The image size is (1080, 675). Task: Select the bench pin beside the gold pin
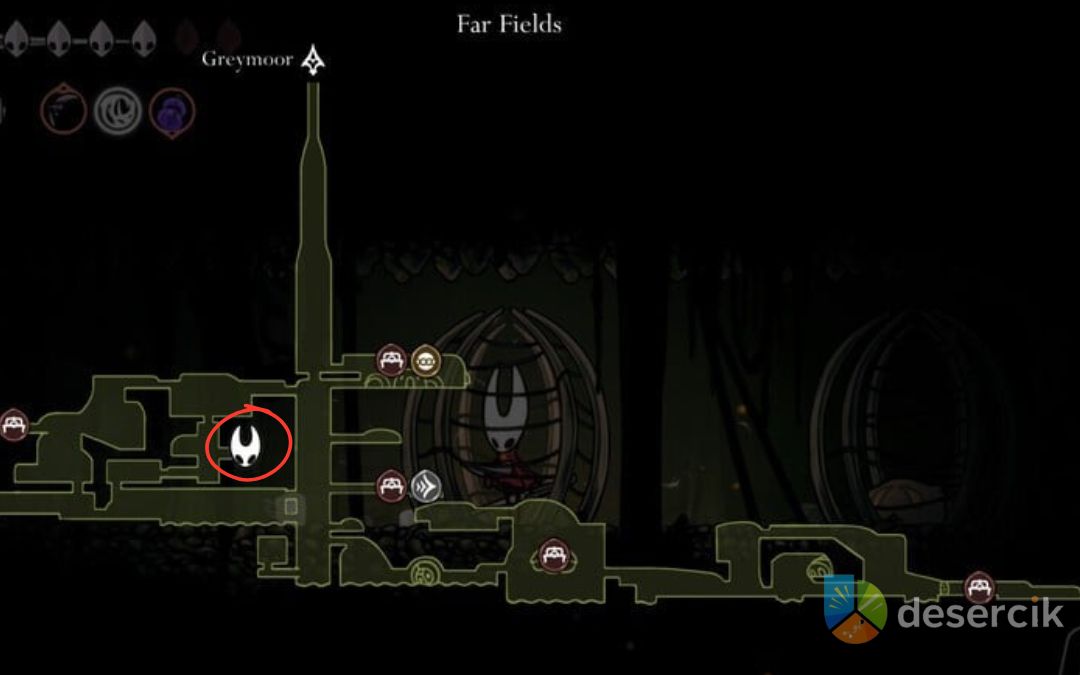point(390,360)
